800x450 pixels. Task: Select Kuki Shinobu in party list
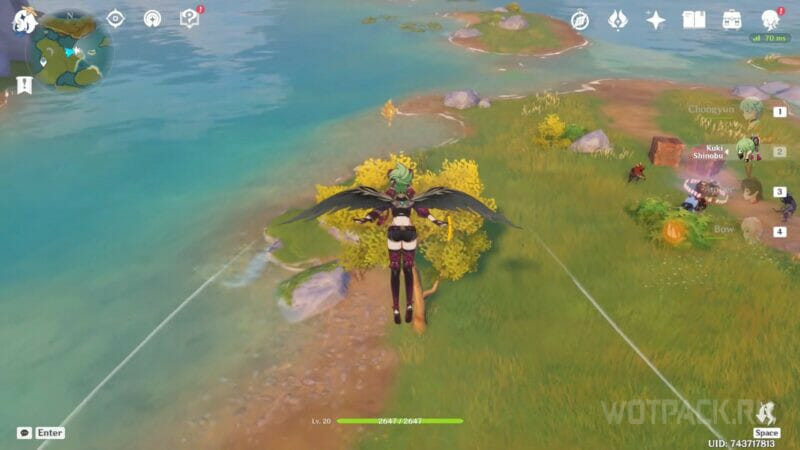pos(744,151)
